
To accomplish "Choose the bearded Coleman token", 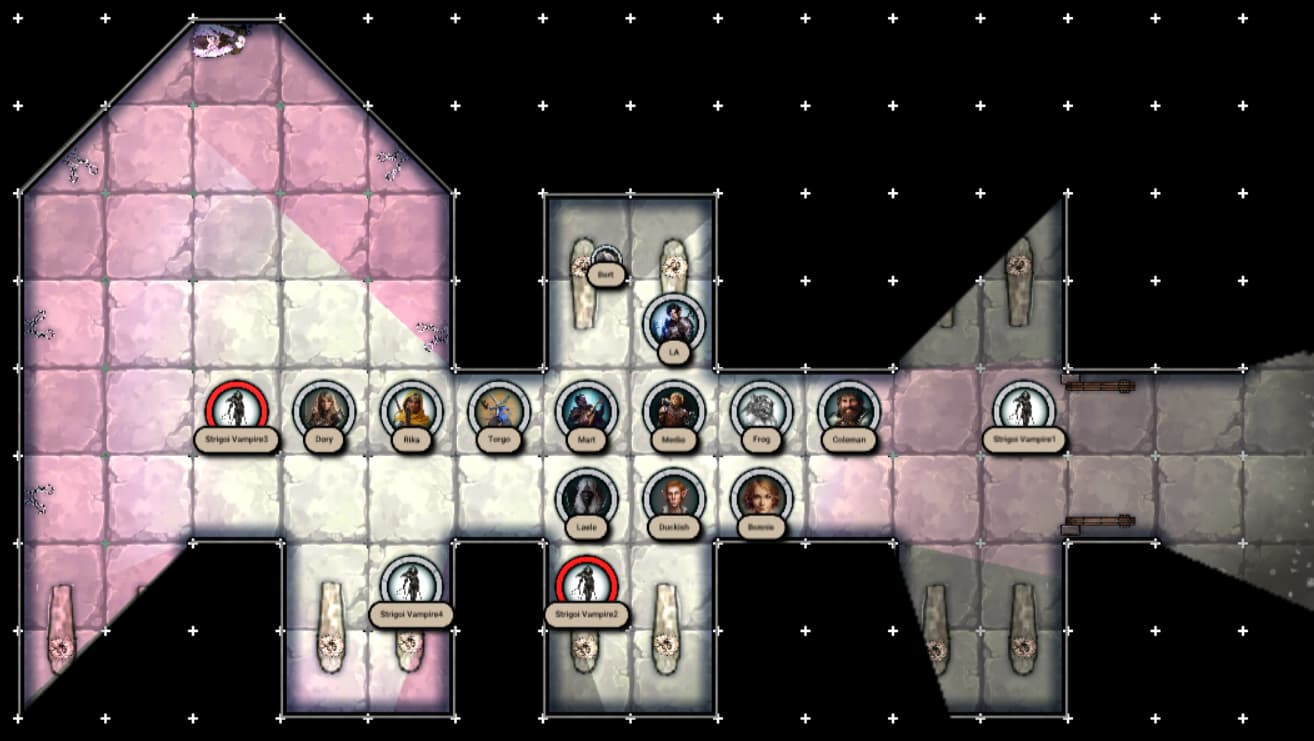I will (x=848, y=409).
